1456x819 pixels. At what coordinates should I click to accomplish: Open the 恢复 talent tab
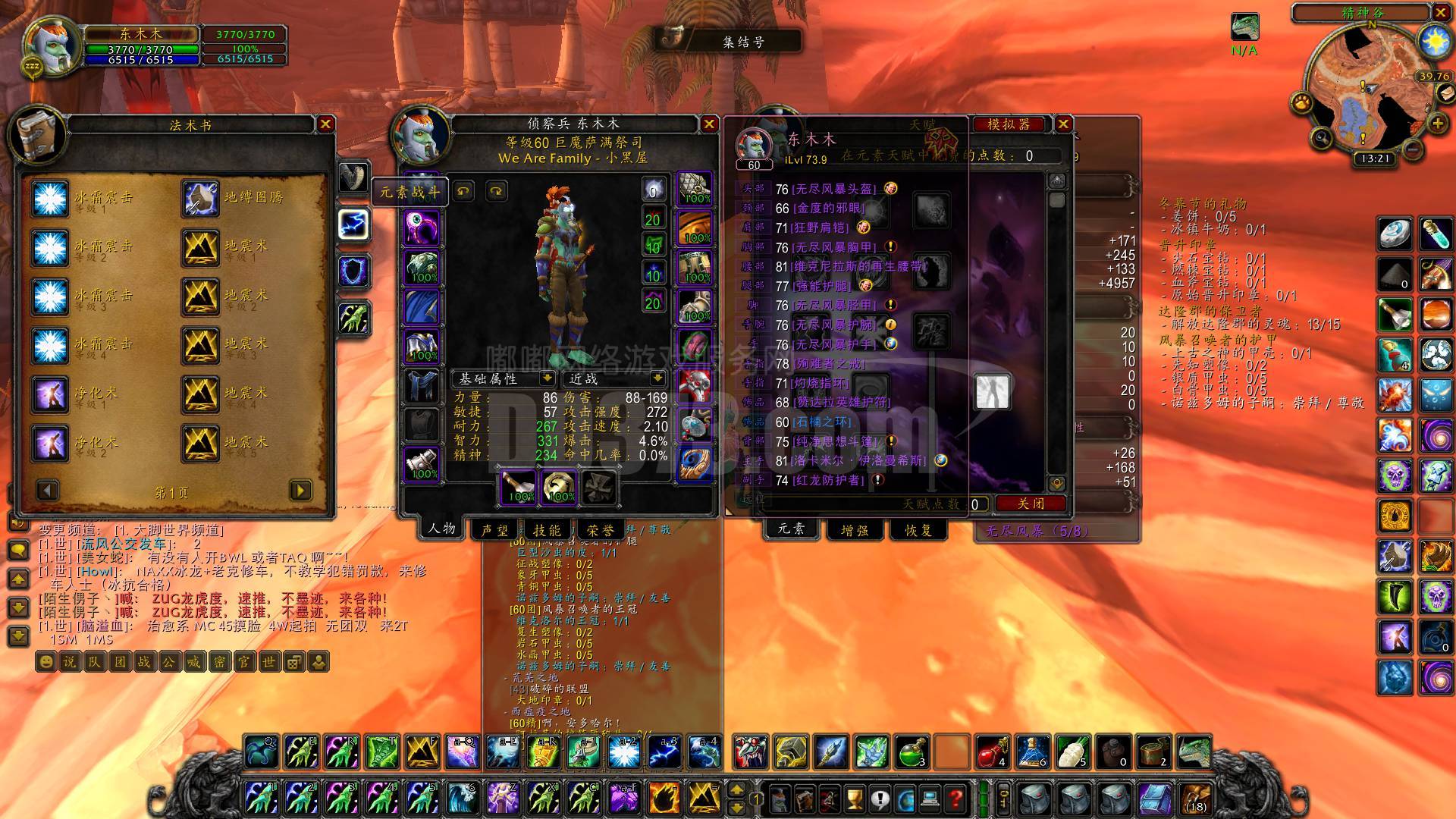click(918, 530)
